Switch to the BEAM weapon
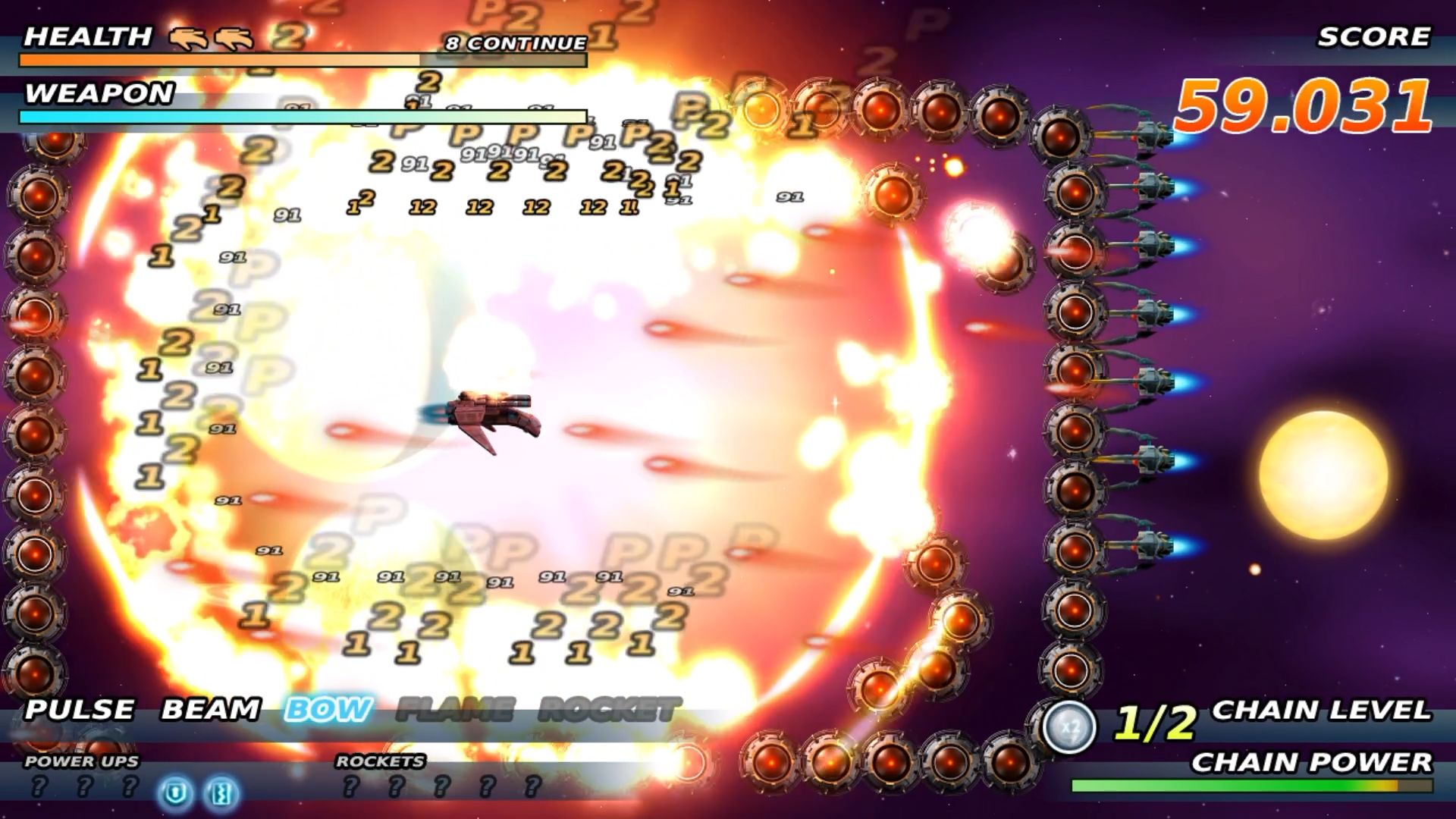The width and height of the screenshot is (1456, 819). [x=211, y=710]
